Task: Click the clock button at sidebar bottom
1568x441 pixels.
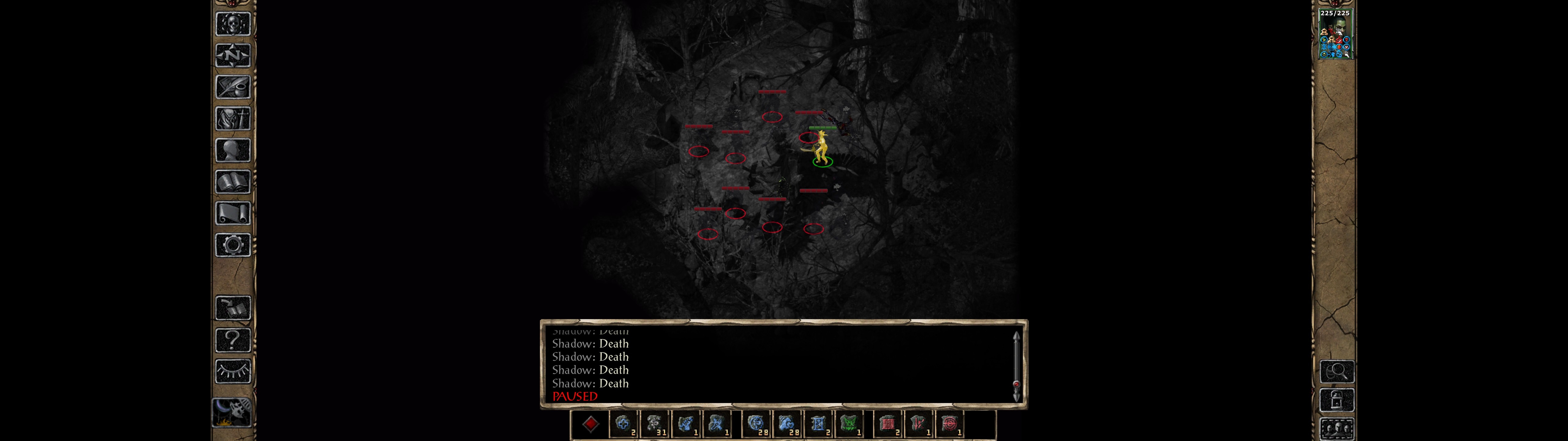Action: pyautogui.click(x=232, y=413)
